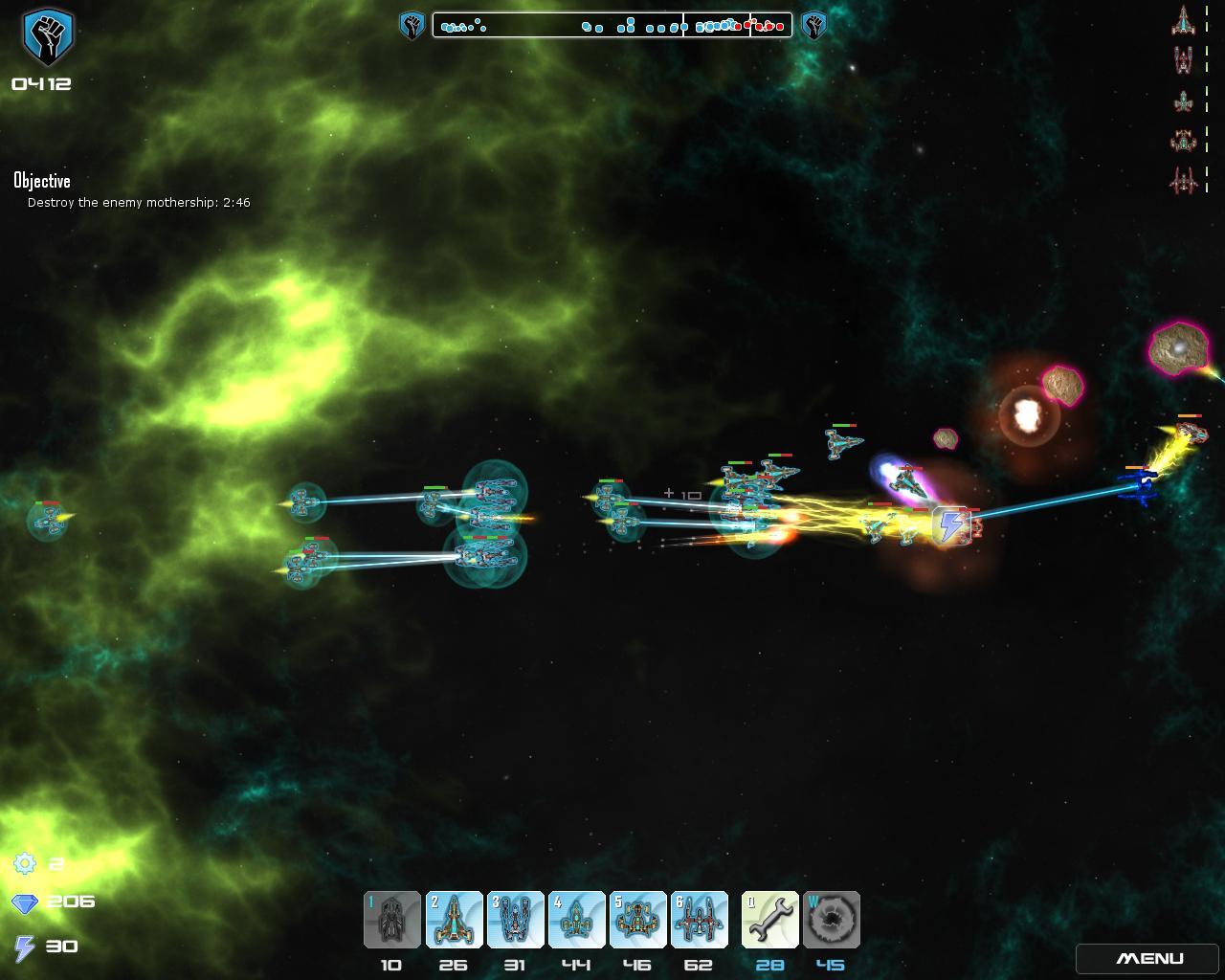This screenshot has height=980, width=1225.
Task: Activate the wrench repair ability
Action: tap(769, 920)
